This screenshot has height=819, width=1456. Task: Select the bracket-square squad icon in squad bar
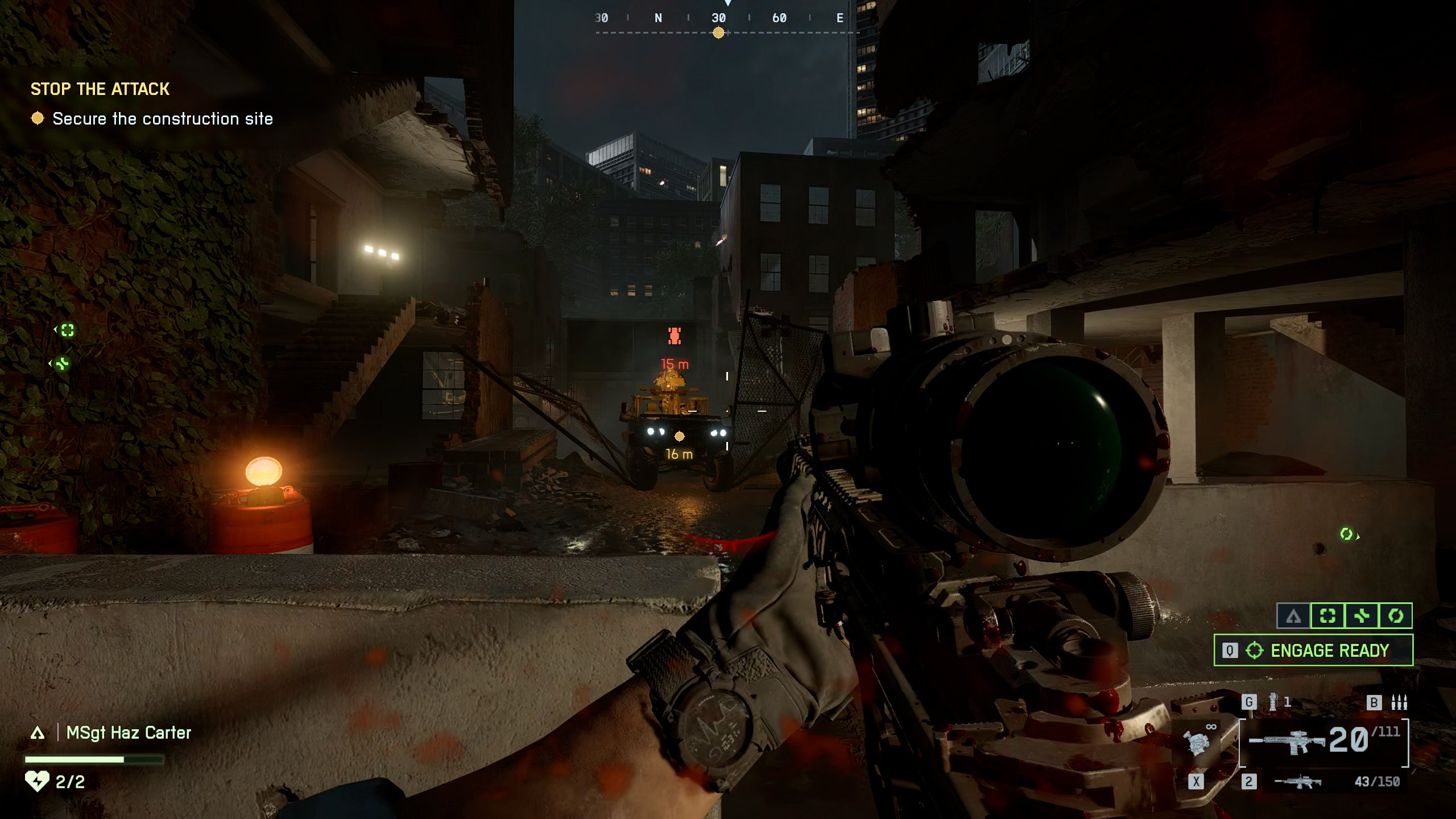point(1327,615)
